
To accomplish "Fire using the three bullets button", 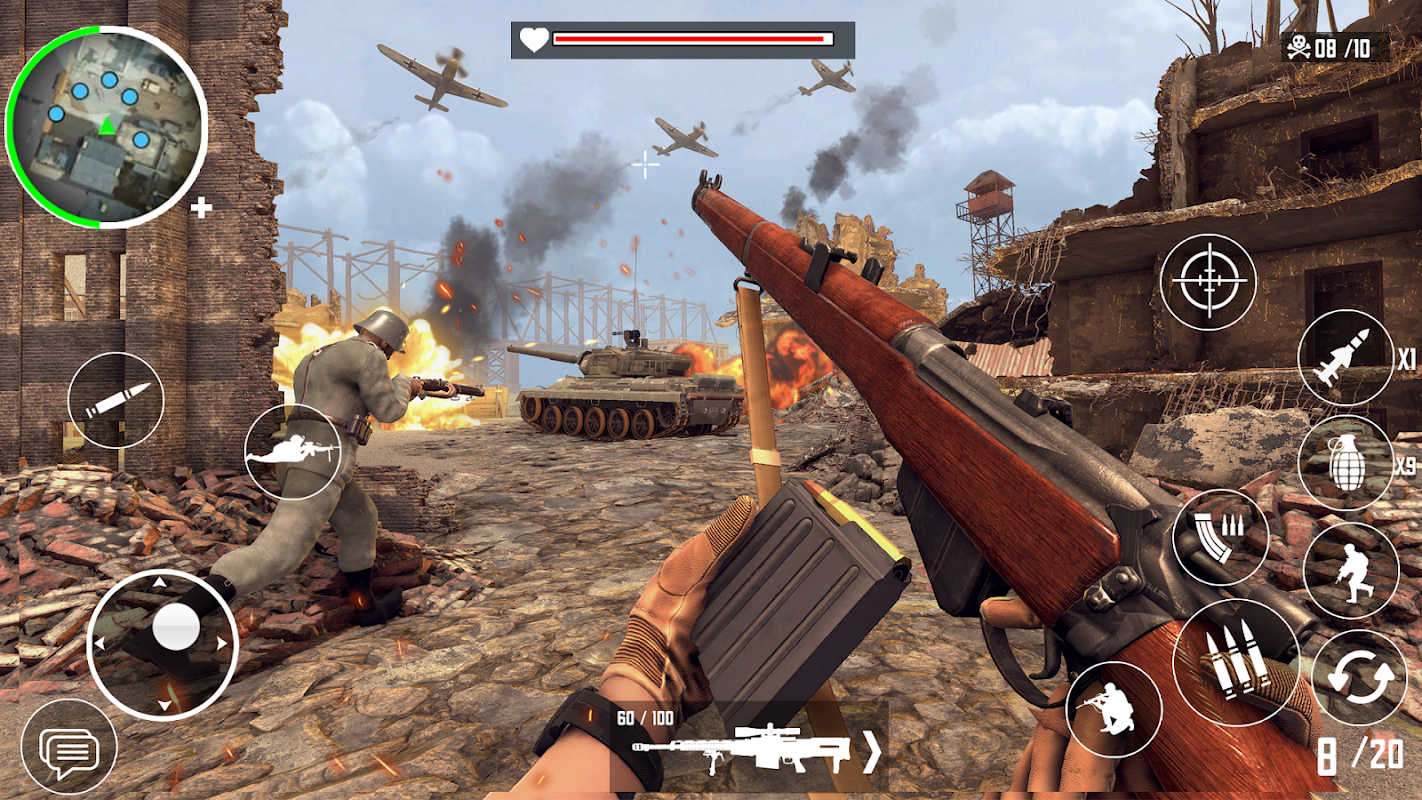I will coord(1236,662).
